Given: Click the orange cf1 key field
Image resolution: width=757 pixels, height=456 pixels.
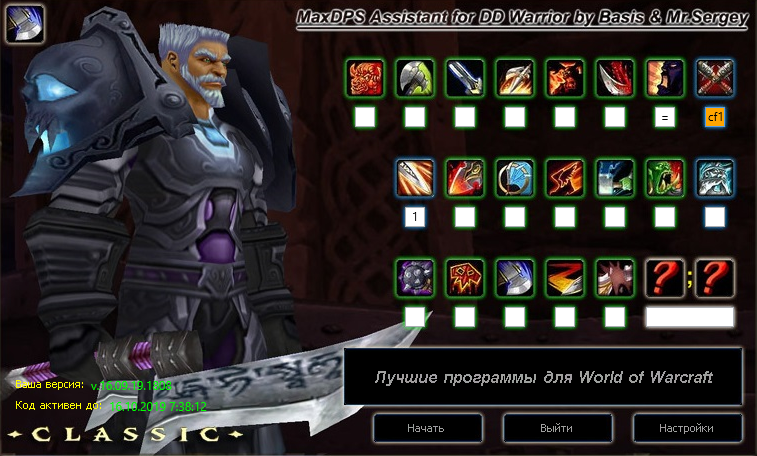Looking at the screenshot, I should [x=715, y=117].
